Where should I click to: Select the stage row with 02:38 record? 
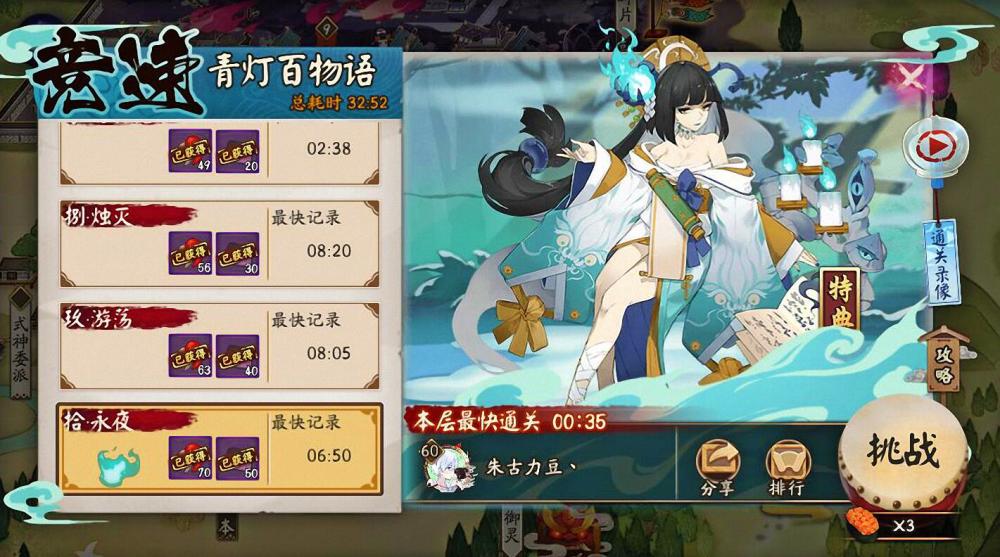click(219, 152)
